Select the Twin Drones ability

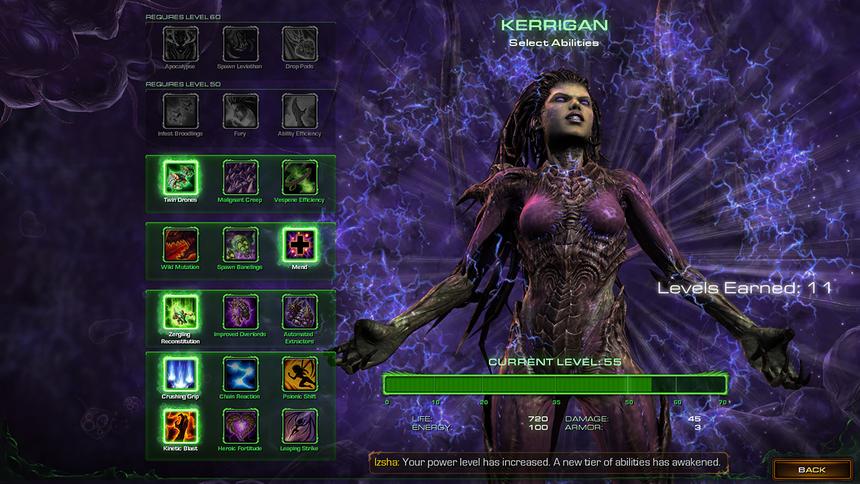pyautogui.click(x=181, y=178)
